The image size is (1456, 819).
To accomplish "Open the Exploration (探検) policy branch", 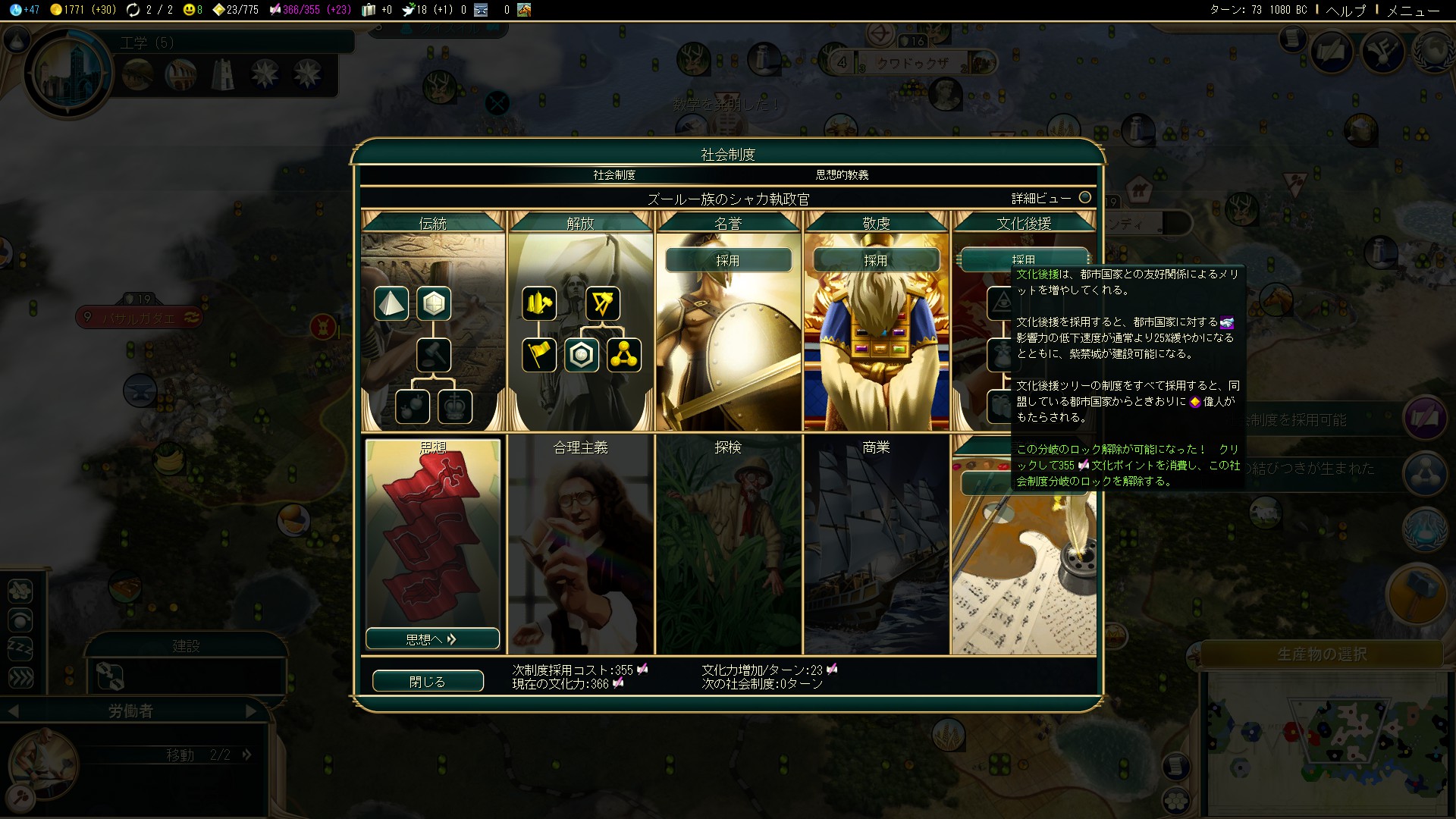I will click(728, 543).
